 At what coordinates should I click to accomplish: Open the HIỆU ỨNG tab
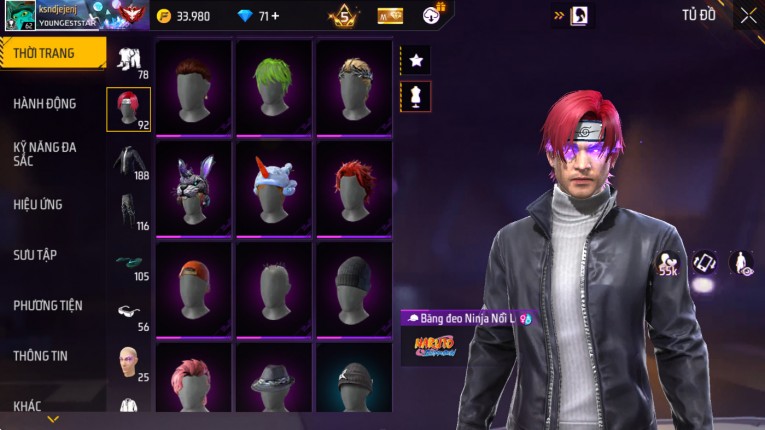click(38, 205)
